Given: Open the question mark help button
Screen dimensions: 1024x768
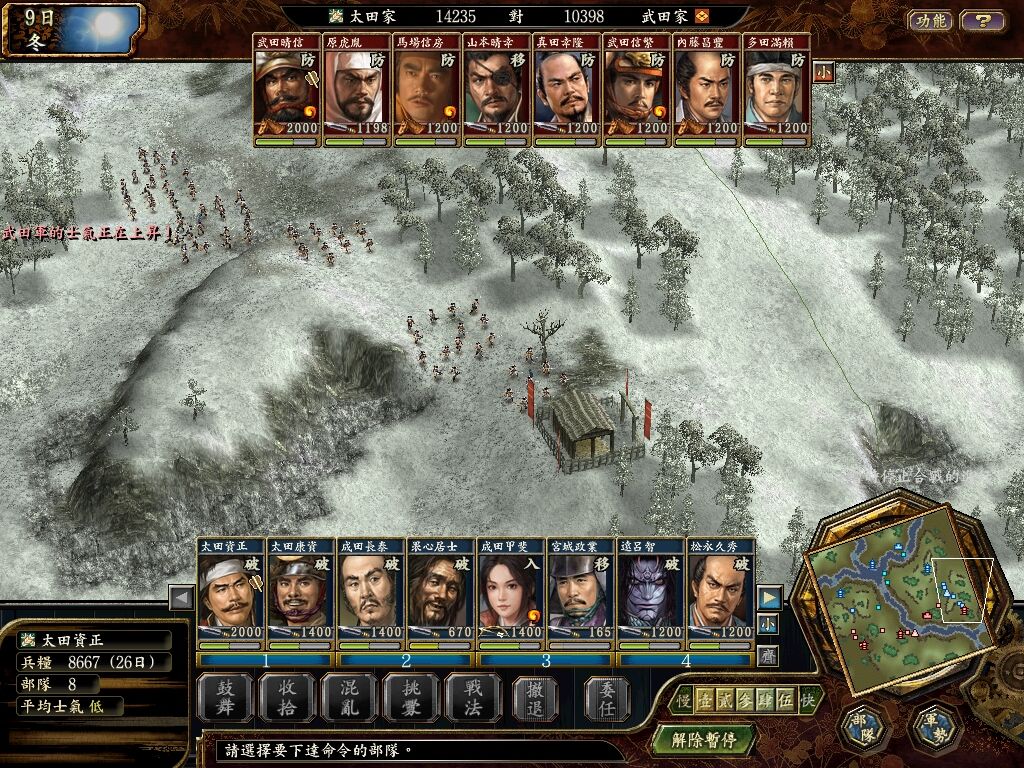Looking at the screenshot, I should coord(983,20).
